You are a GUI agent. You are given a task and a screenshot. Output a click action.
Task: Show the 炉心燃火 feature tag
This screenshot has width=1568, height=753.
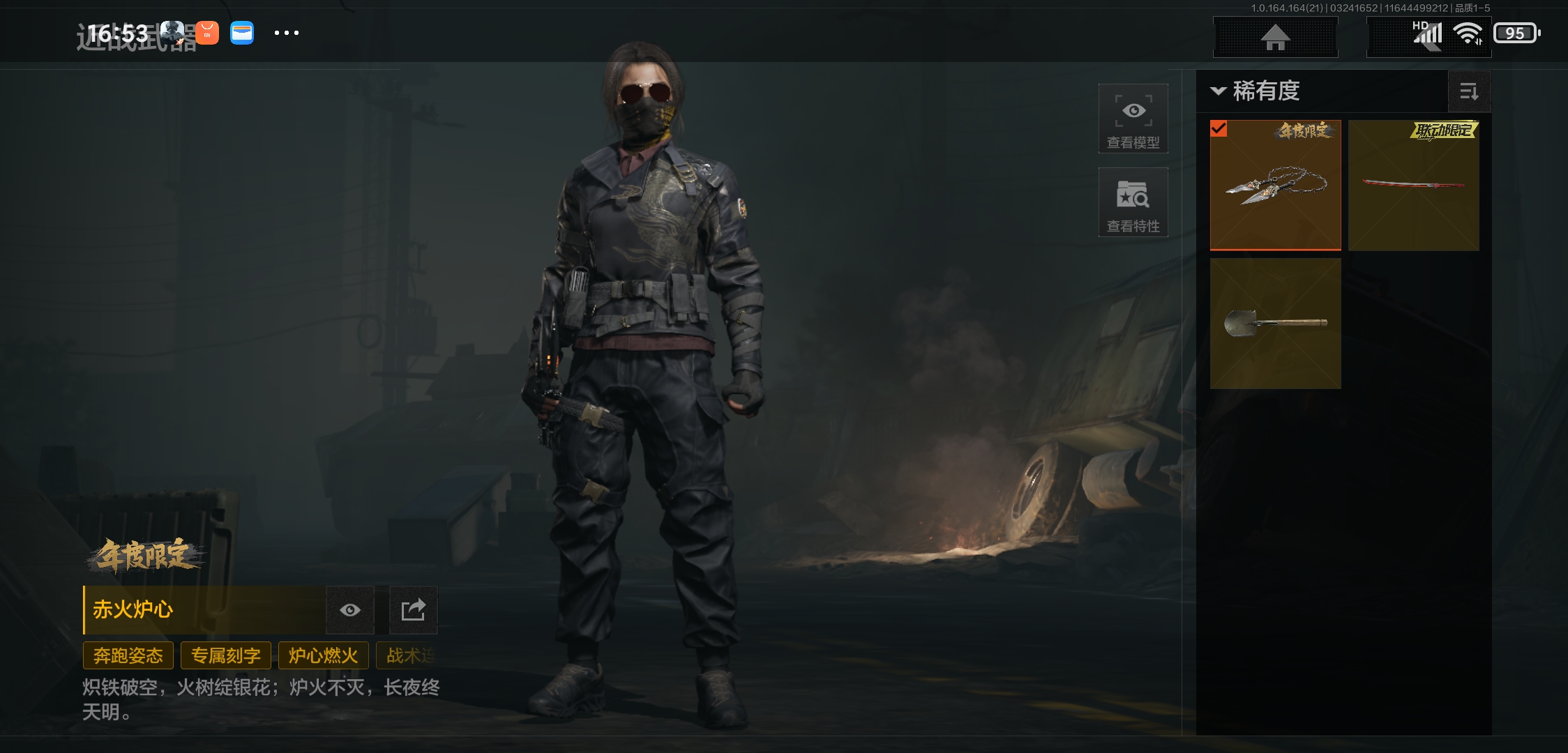[323, 655]
